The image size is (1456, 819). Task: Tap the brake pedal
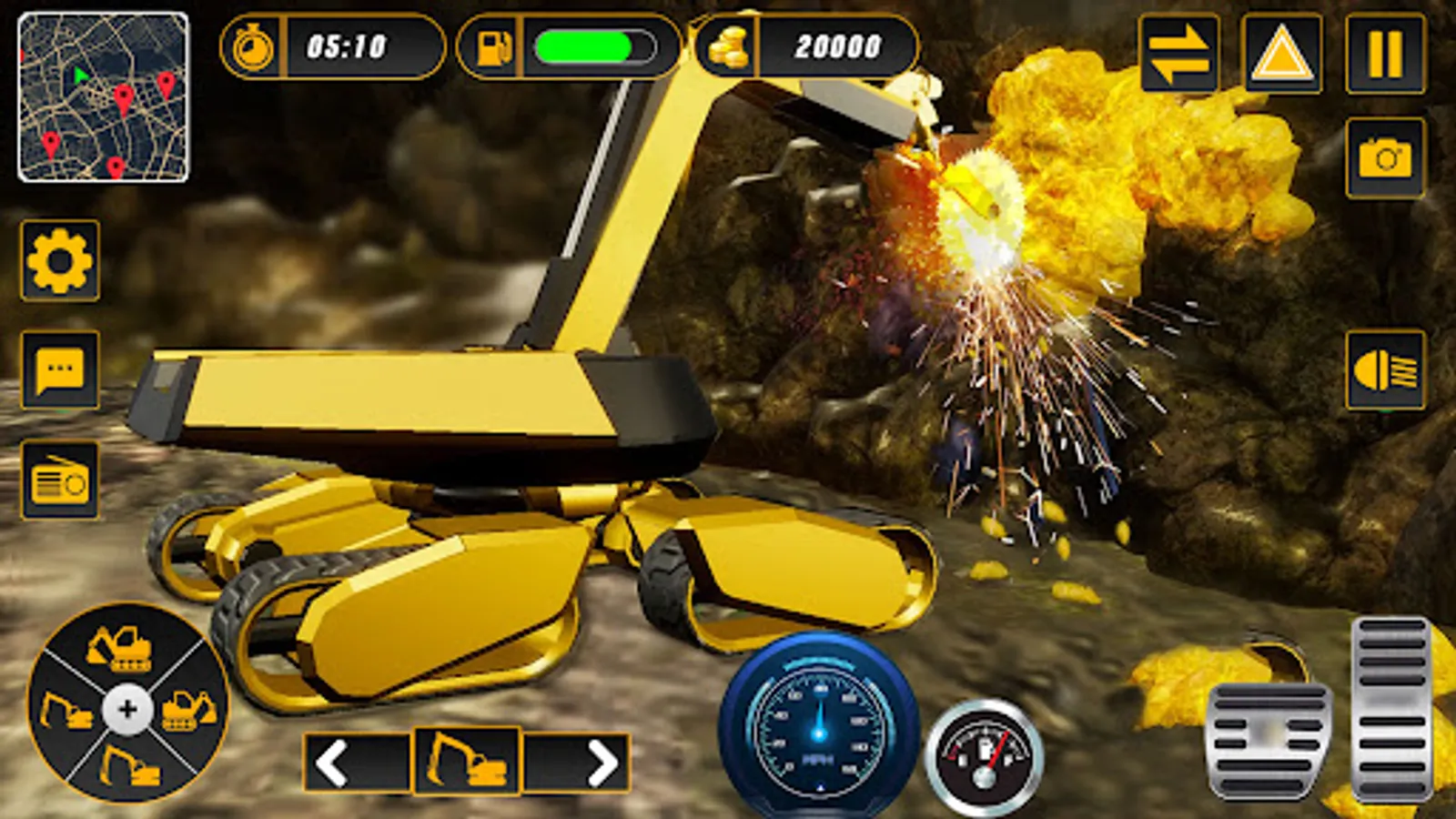pos(1269,740)
